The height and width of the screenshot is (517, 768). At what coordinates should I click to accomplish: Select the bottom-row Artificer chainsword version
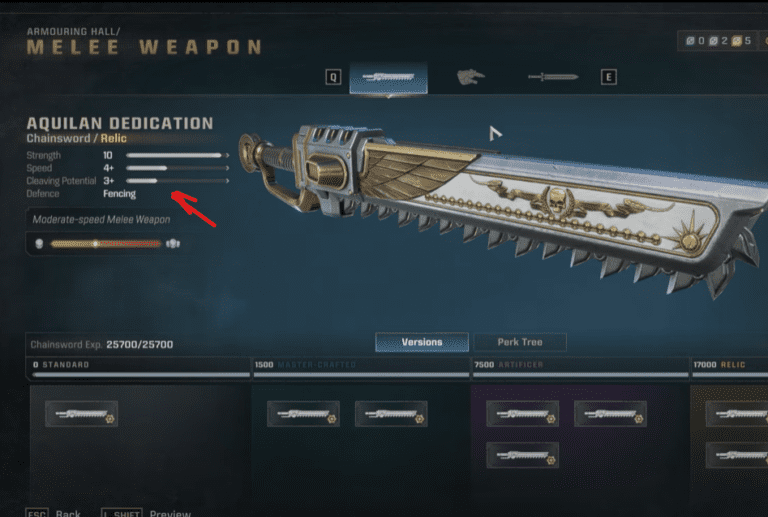coord(523,455)
